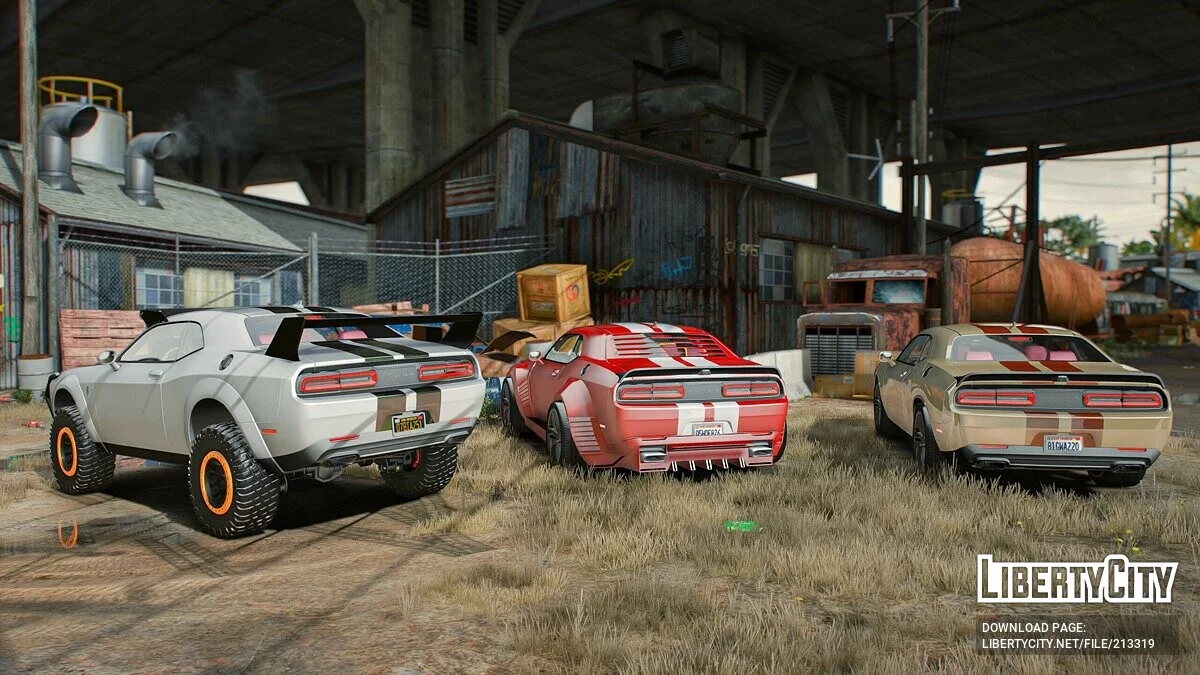Click the LibertyCity logo watermark

pos(1077,579)
